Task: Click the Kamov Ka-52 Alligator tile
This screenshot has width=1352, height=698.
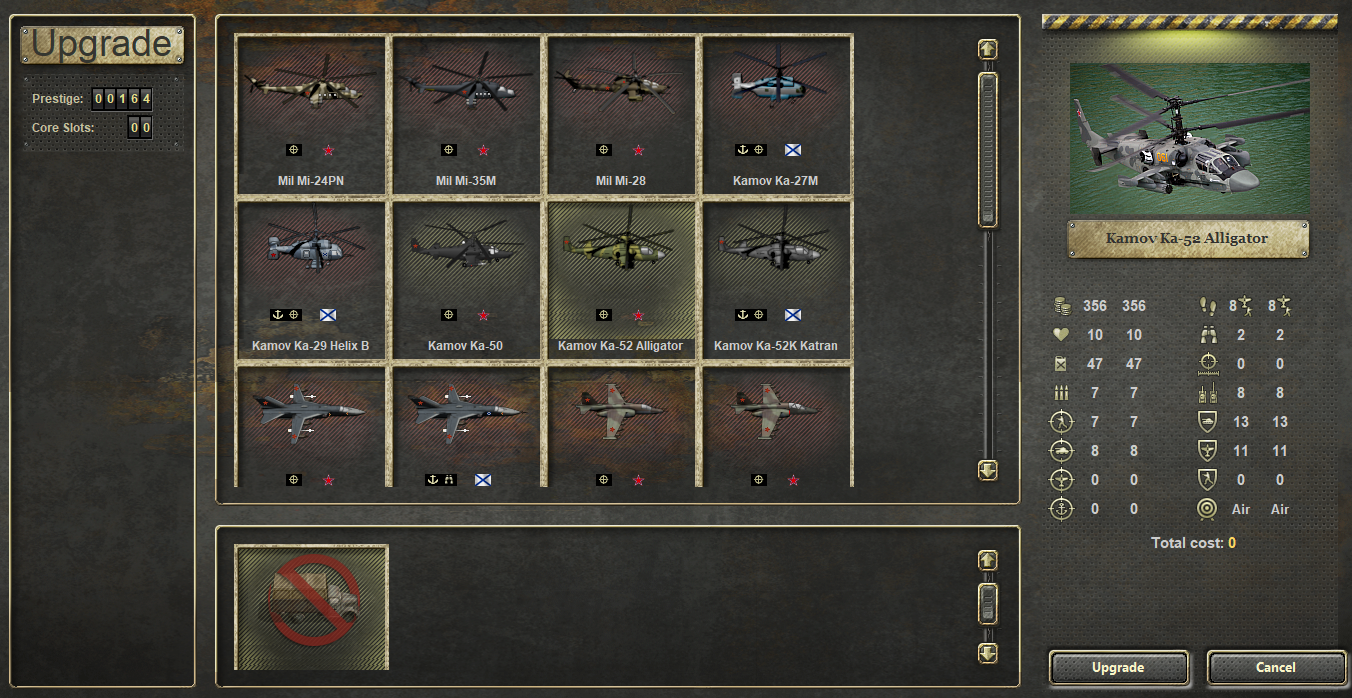Action: (622, 280)
